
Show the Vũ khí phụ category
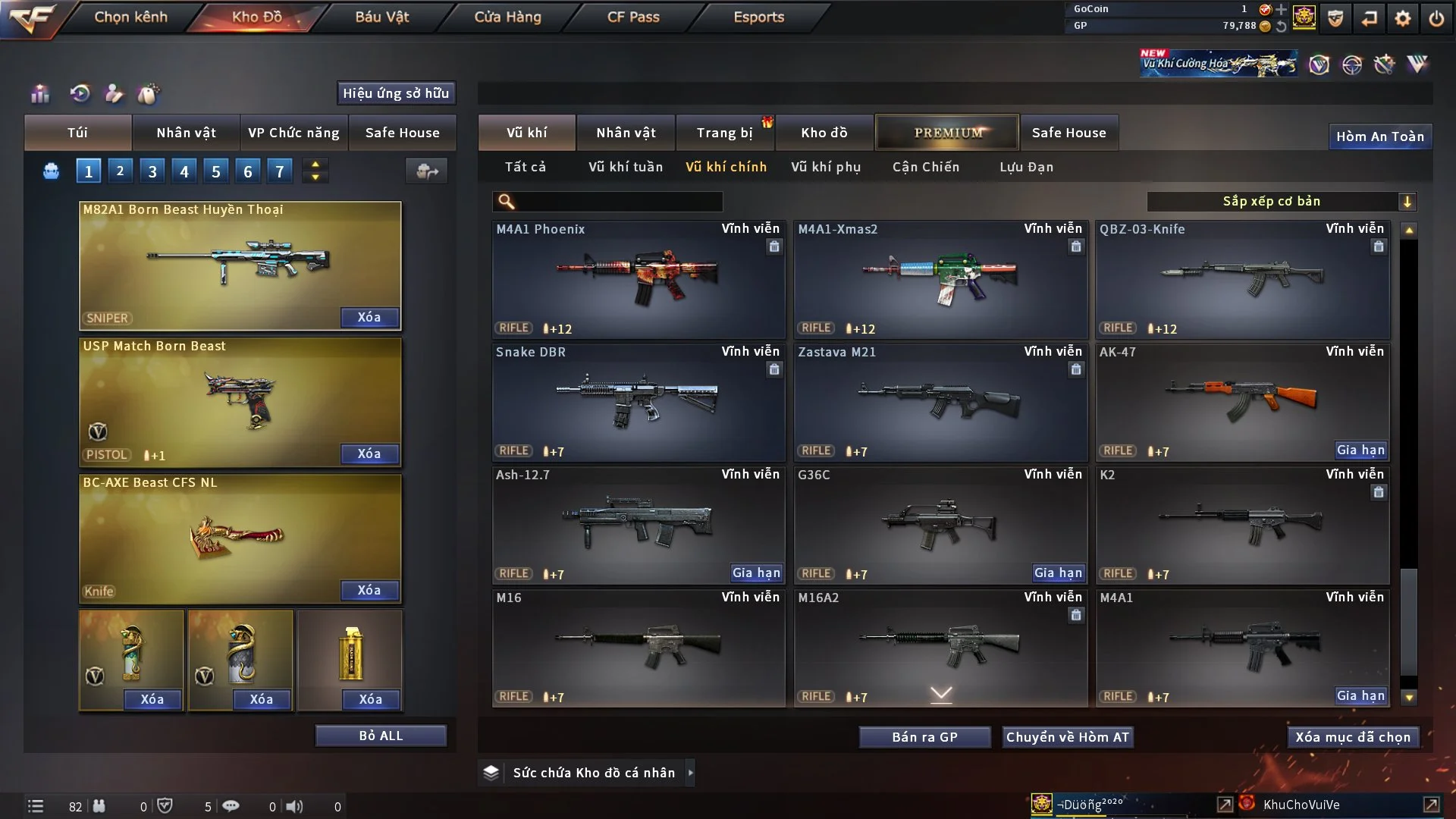(826, 167)
